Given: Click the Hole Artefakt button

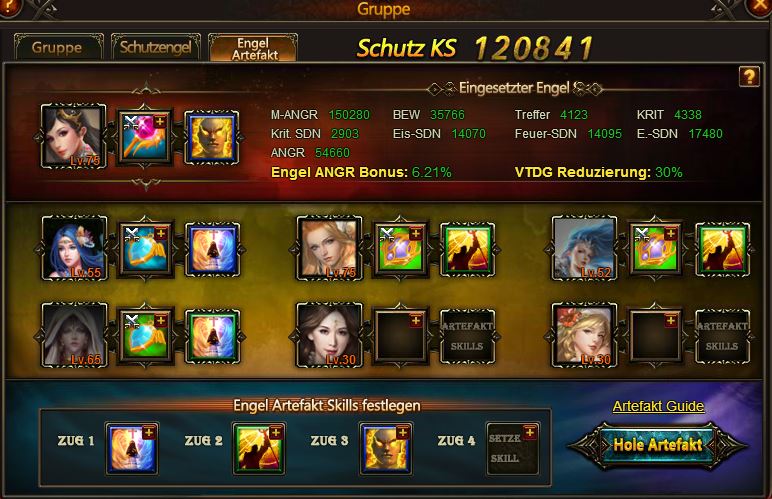Looking at the screenshot, I should (657, 444).
